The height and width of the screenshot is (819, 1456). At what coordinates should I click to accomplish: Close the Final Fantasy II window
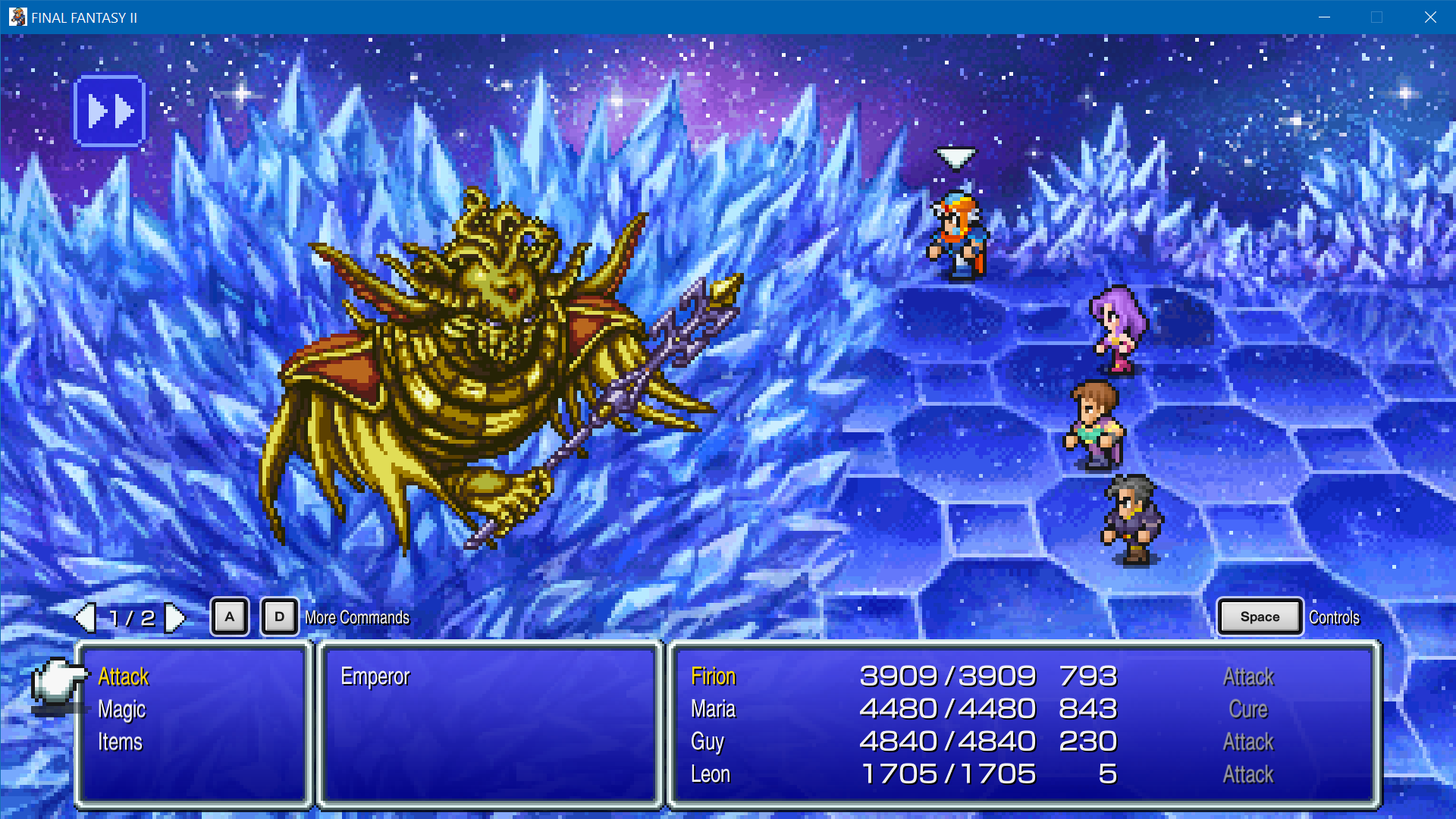[x=1430, y=17]
